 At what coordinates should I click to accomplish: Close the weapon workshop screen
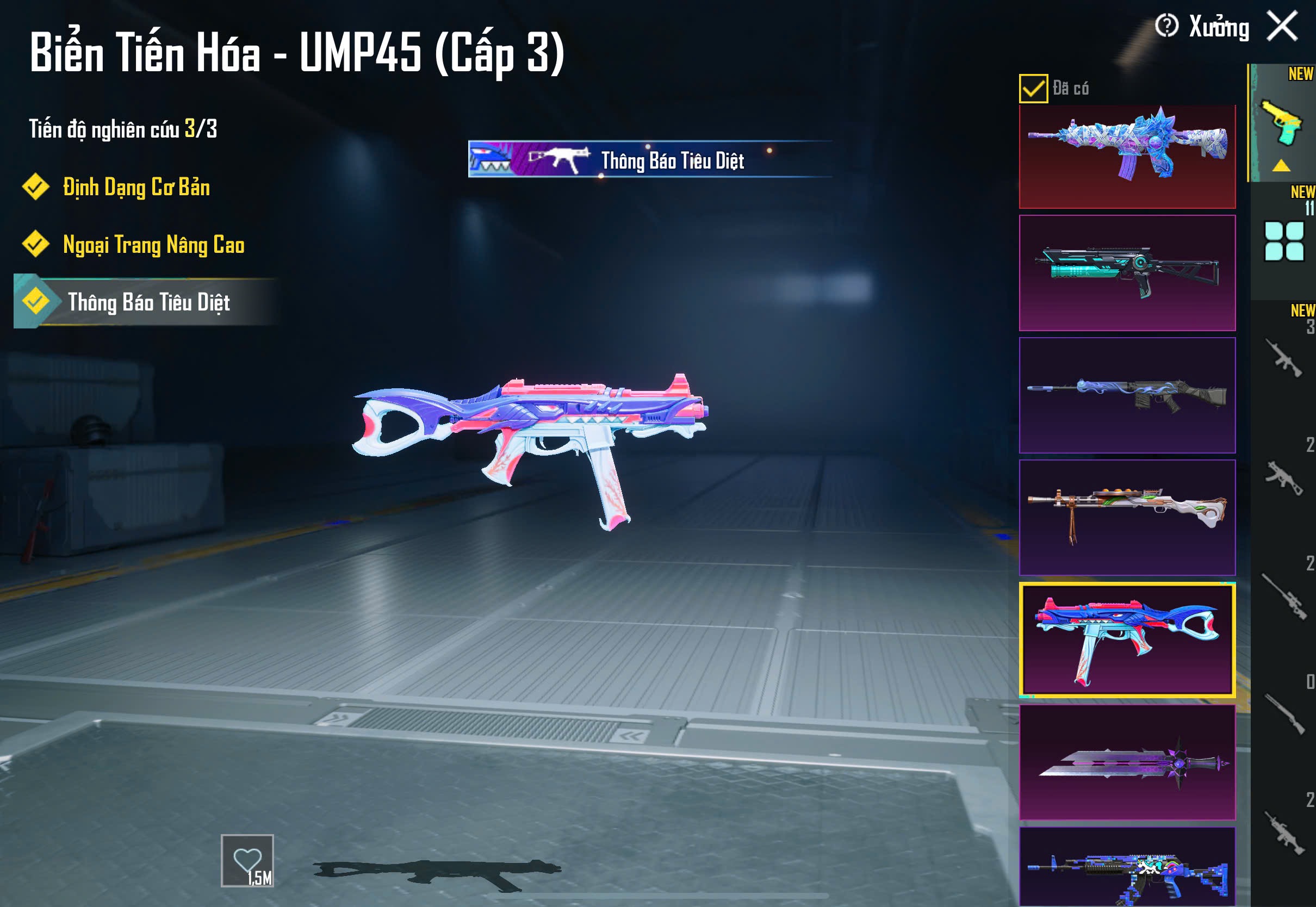tap(1282, 26)
